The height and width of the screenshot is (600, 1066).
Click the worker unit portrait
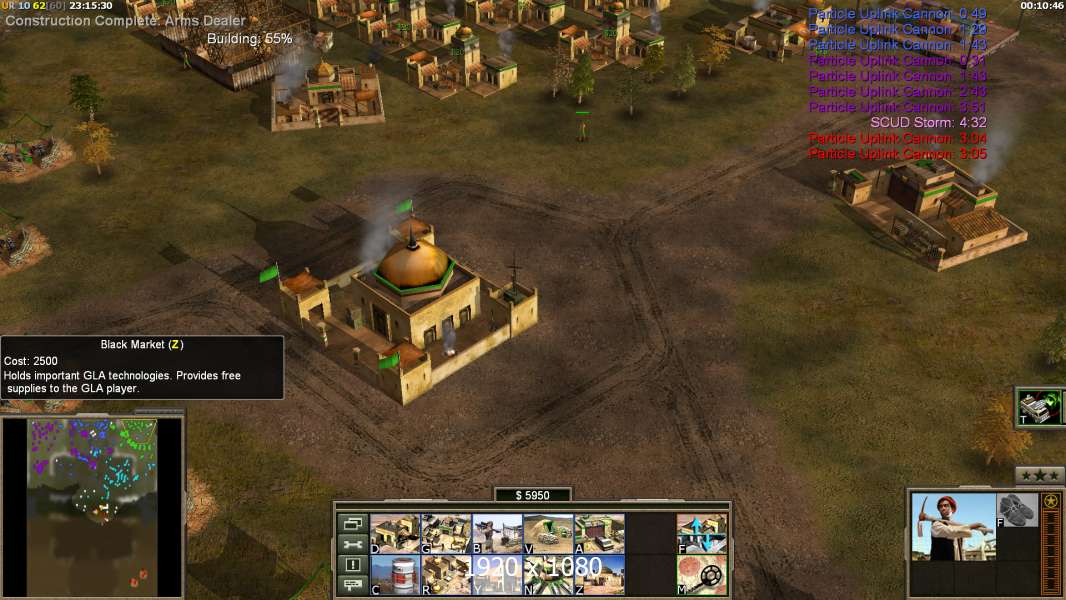coord(953,527)
